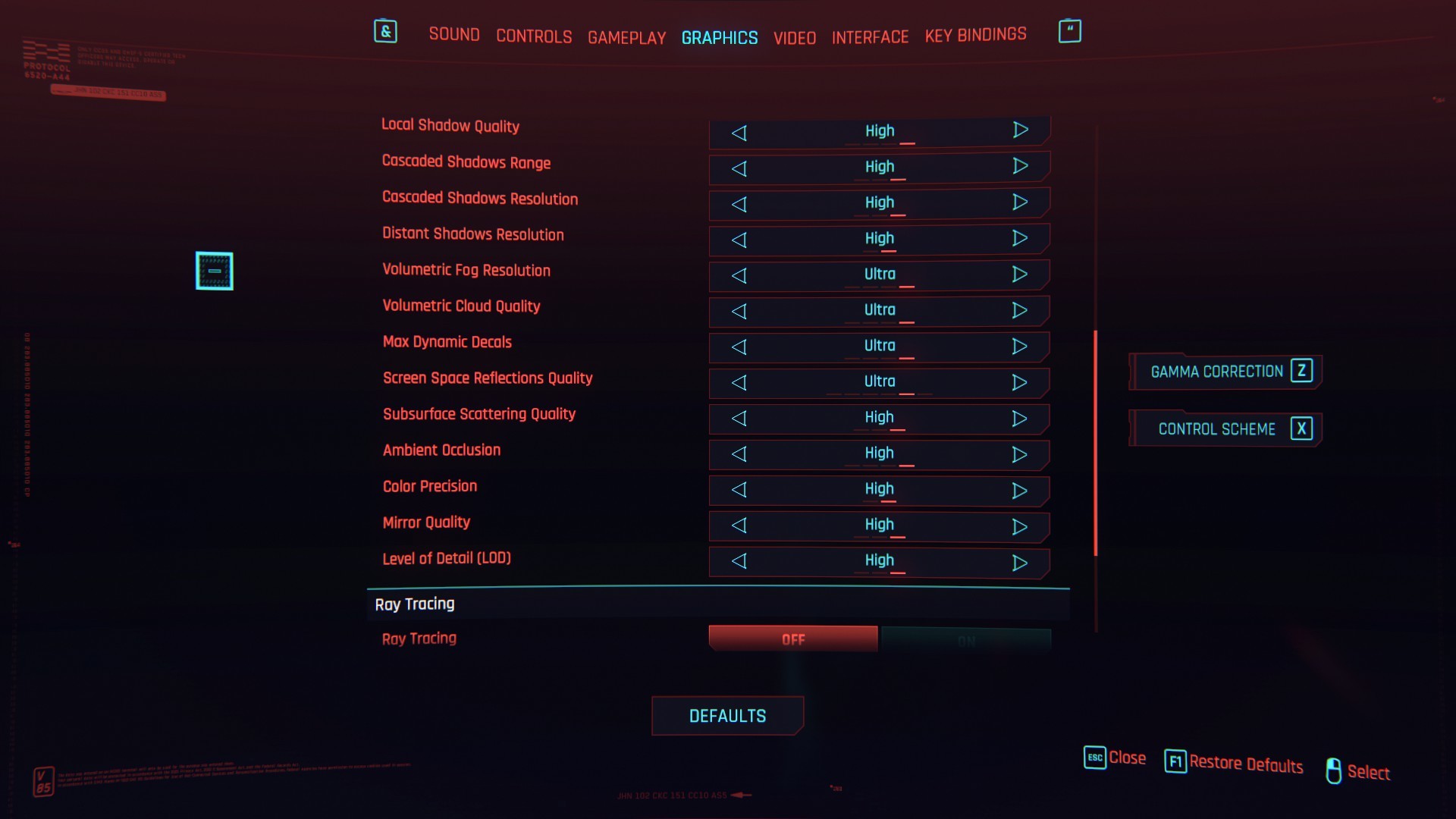Click Restore Defaults at the bottom
This screenshot has width=1456, height=819.
pyautogui.click(x=1246, y=764)
